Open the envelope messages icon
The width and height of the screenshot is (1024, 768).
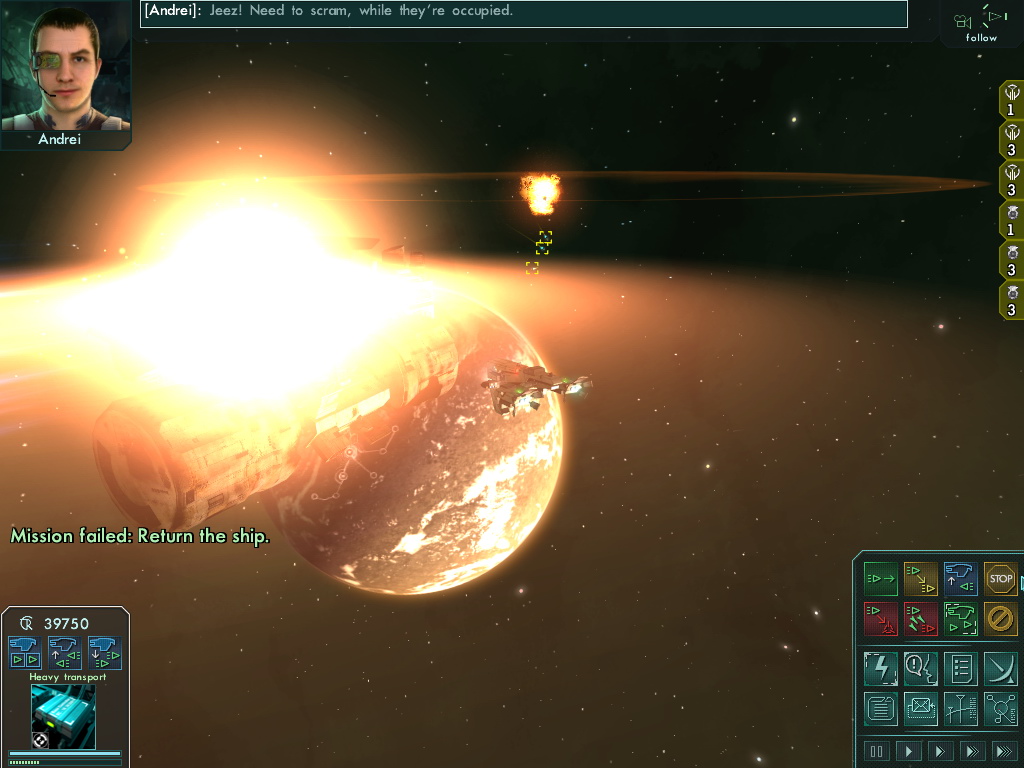click(x=921, y=708)
